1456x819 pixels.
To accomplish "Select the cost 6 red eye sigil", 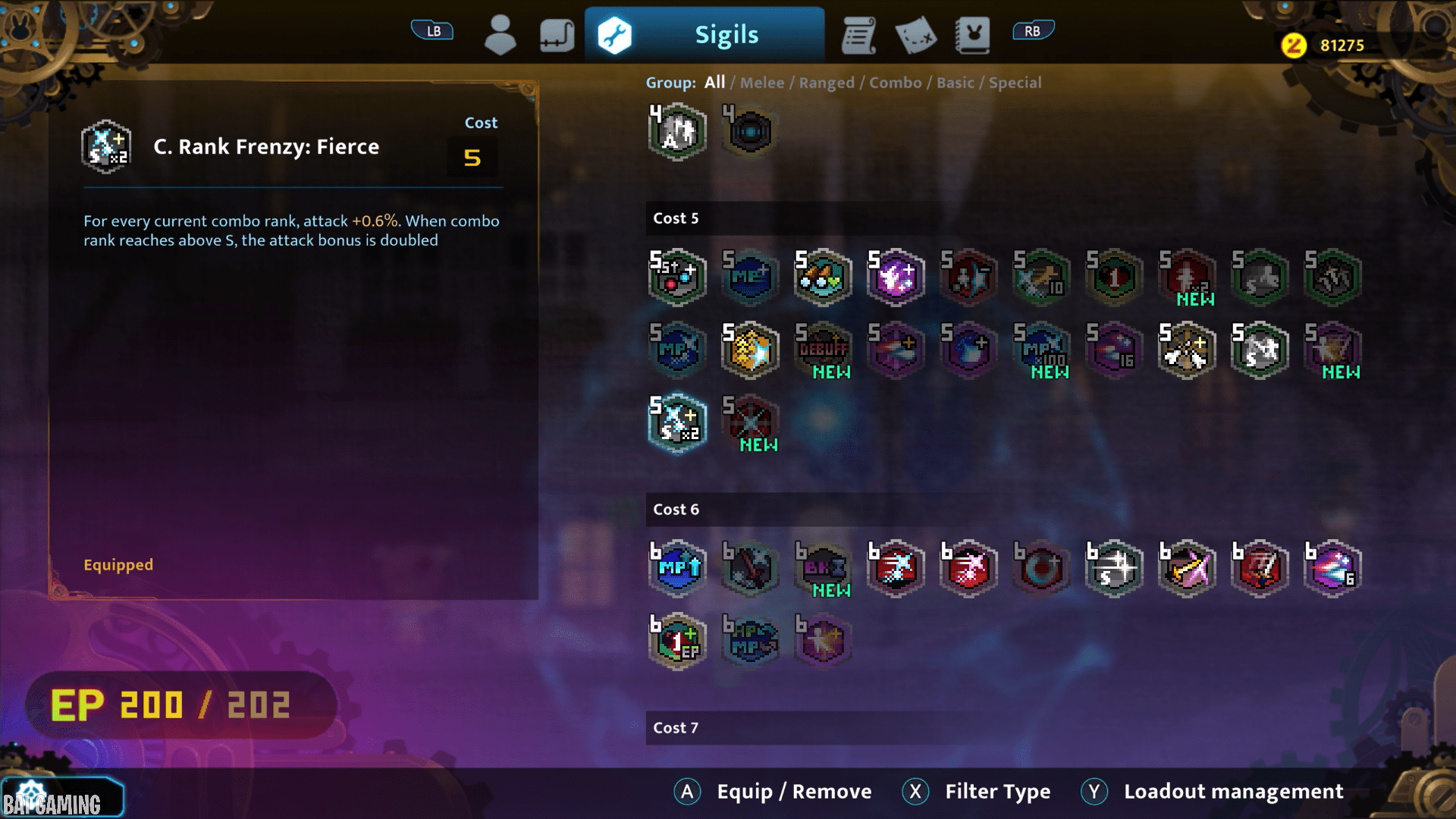I will click(1042, 569).
